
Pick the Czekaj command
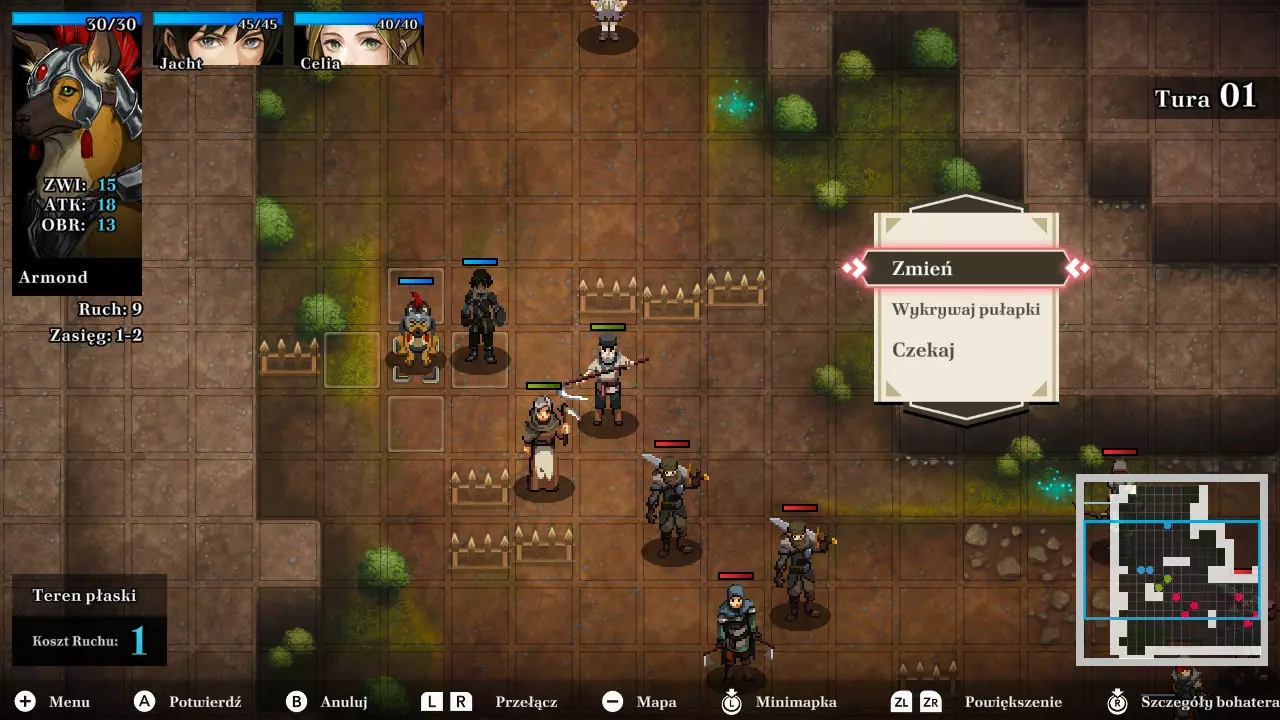tap(923, 350)
